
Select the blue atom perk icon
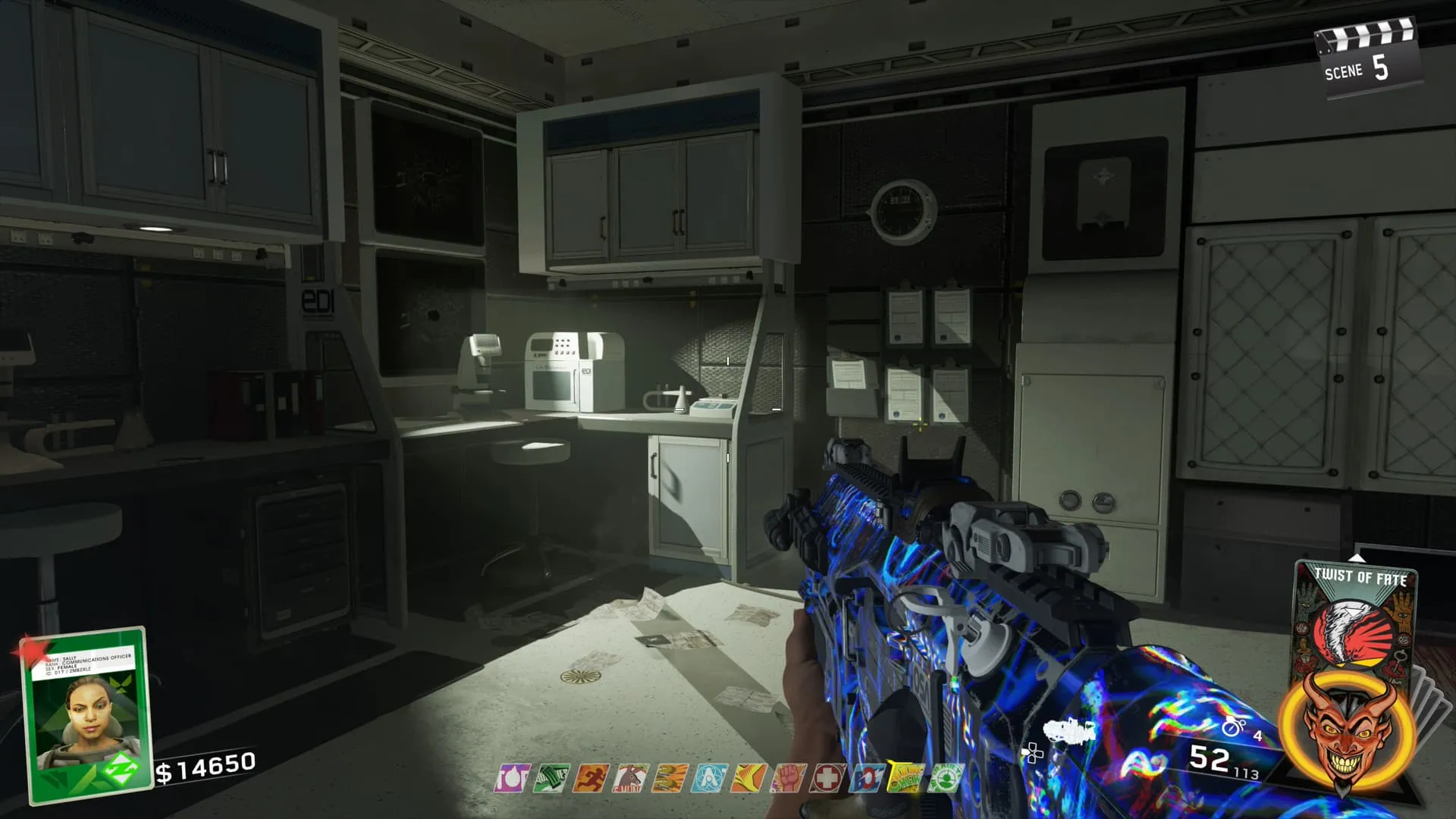pyautogui.click(x=708, y=778)
